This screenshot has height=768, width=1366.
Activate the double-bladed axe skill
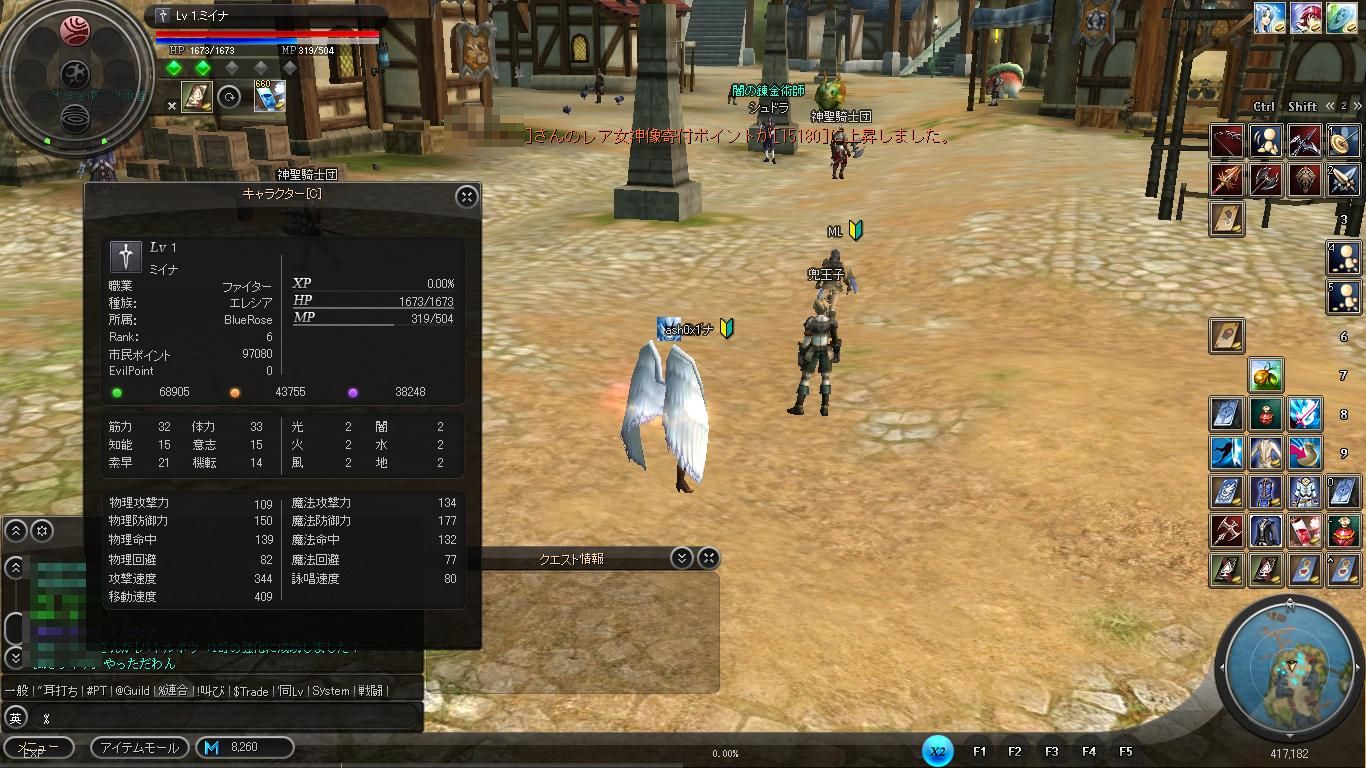(1266, 180)
